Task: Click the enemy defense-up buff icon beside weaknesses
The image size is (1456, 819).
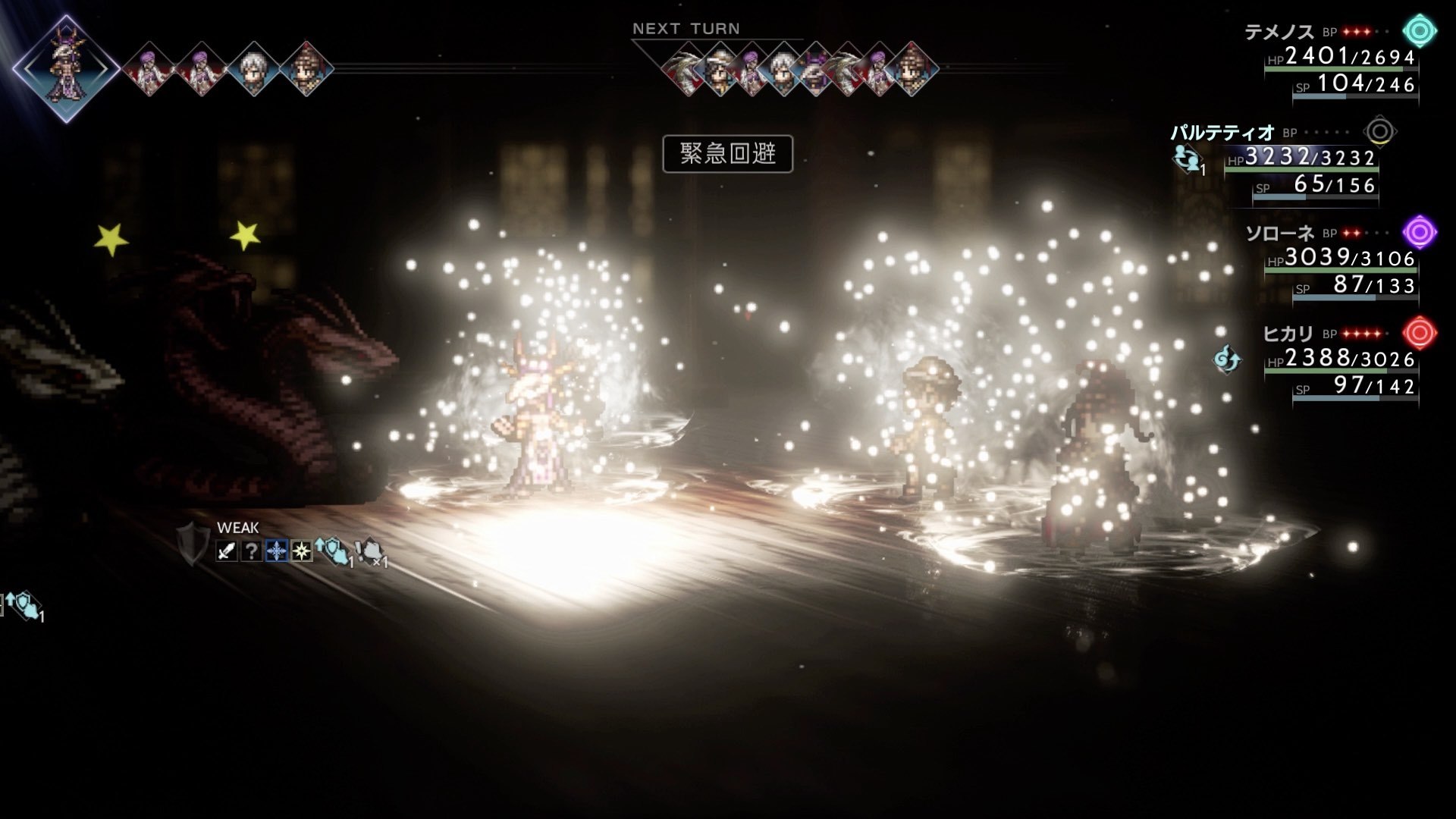Action: [x=334, y=551]
